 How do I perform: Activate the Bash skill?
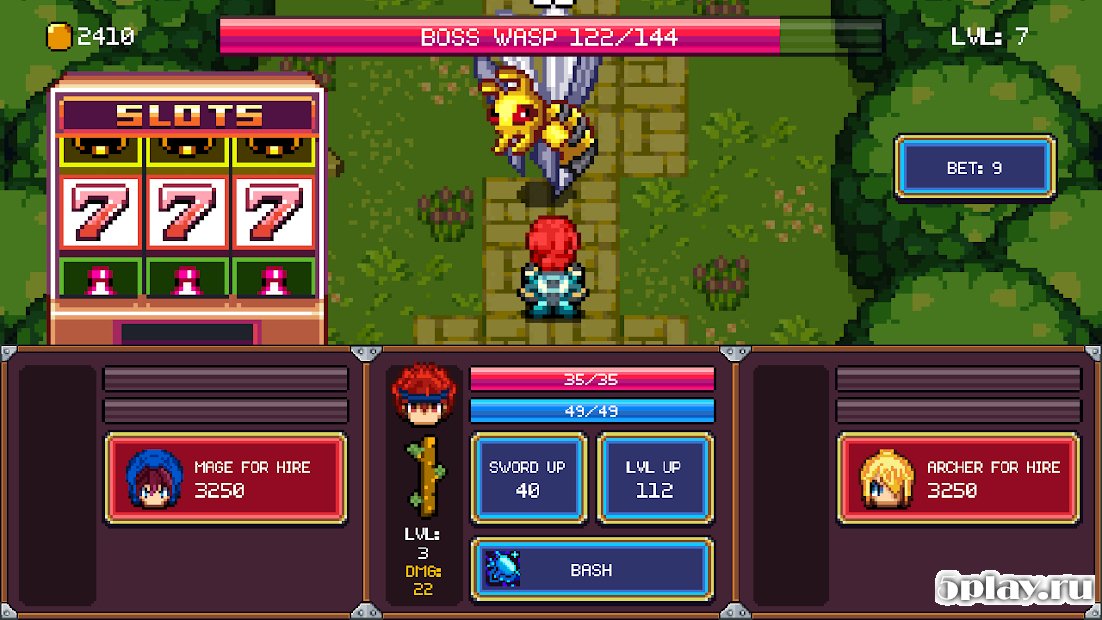pyautogui.click(x=591, y=569)
